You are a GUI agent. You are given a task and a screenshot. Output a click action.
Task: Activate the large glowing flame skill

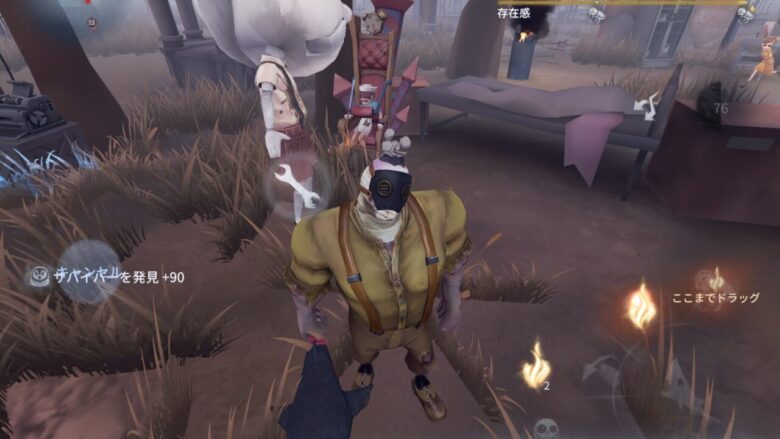pos(641,307)
